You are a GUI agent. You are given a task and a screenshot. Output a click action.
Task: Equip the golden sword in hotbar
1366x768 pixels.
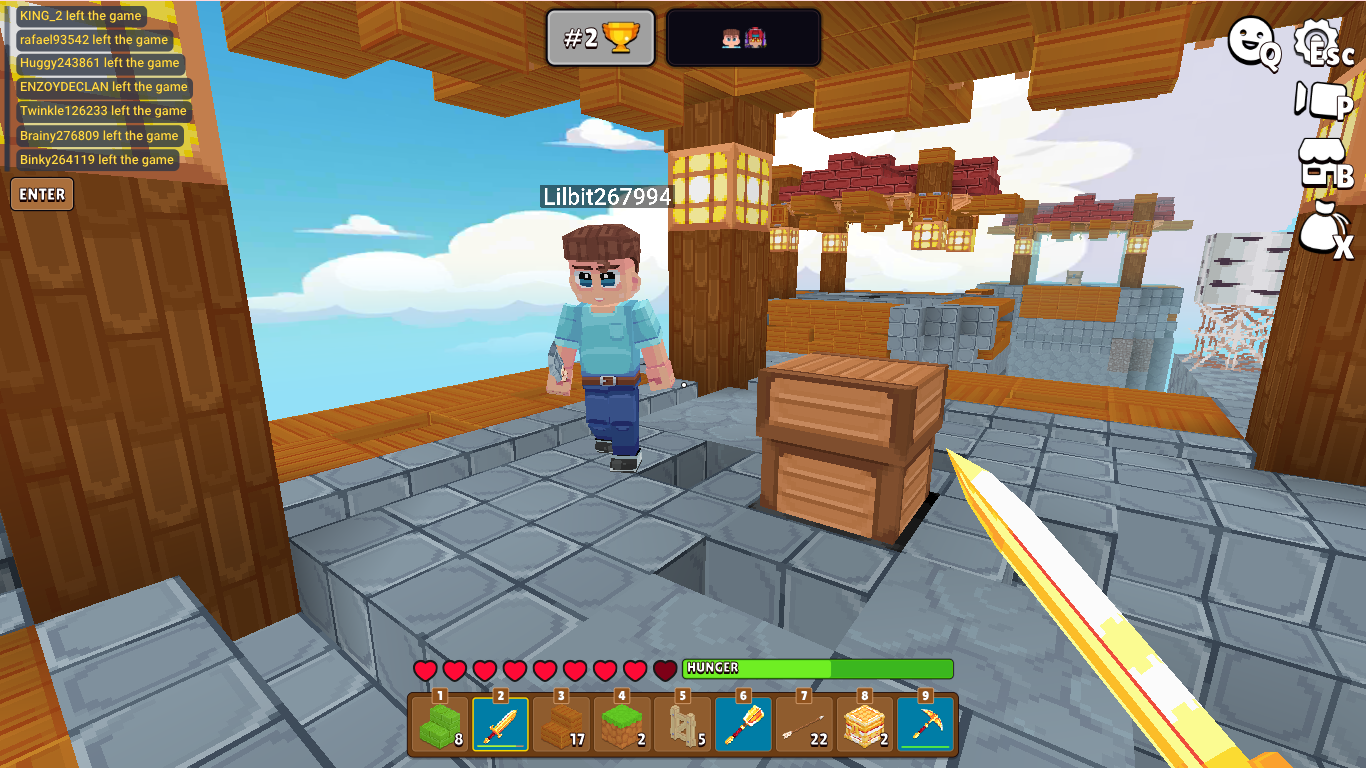pos(501,724)
